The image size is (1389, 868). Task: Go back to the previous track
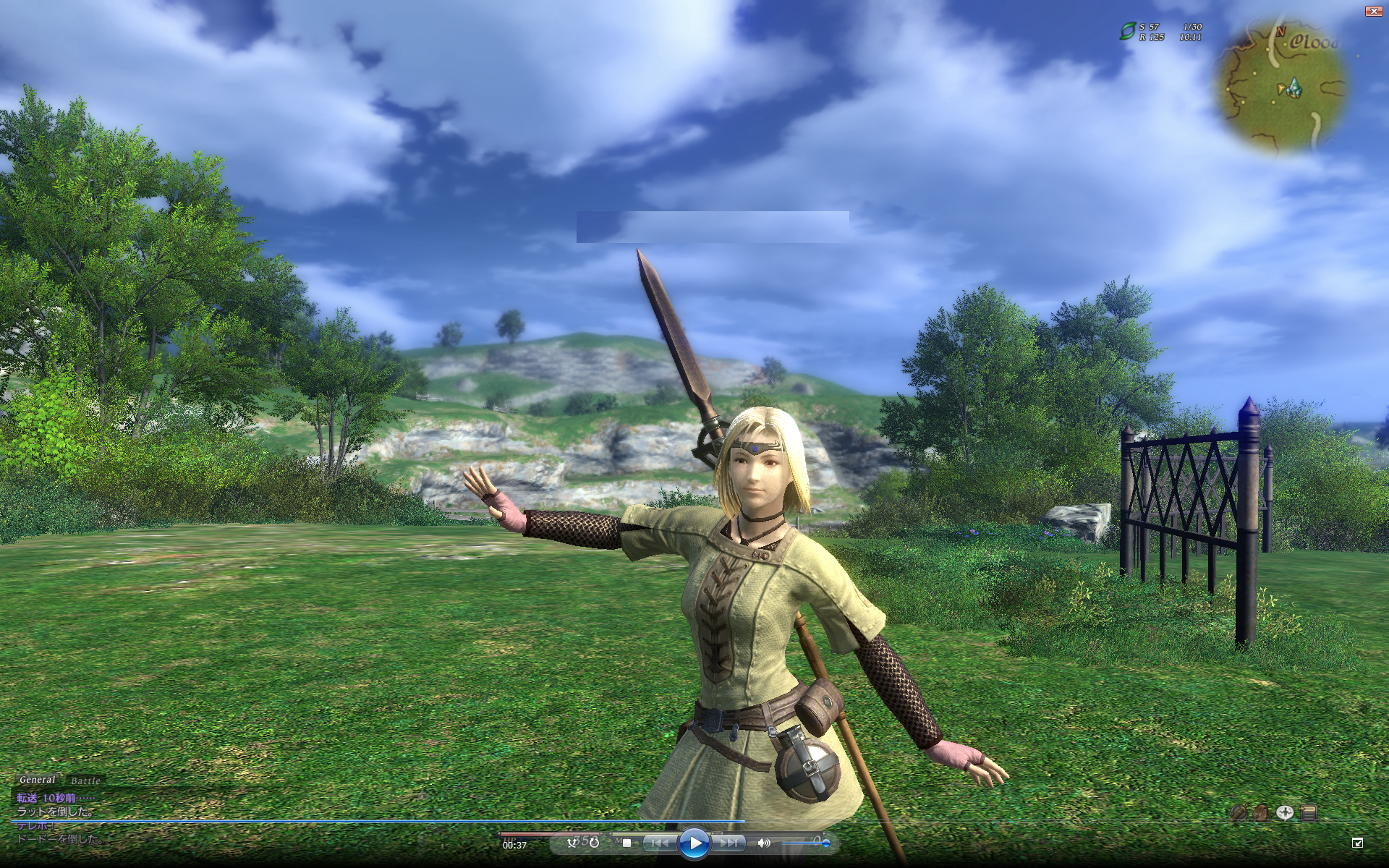pyautogui.click(x=659, y=843)
